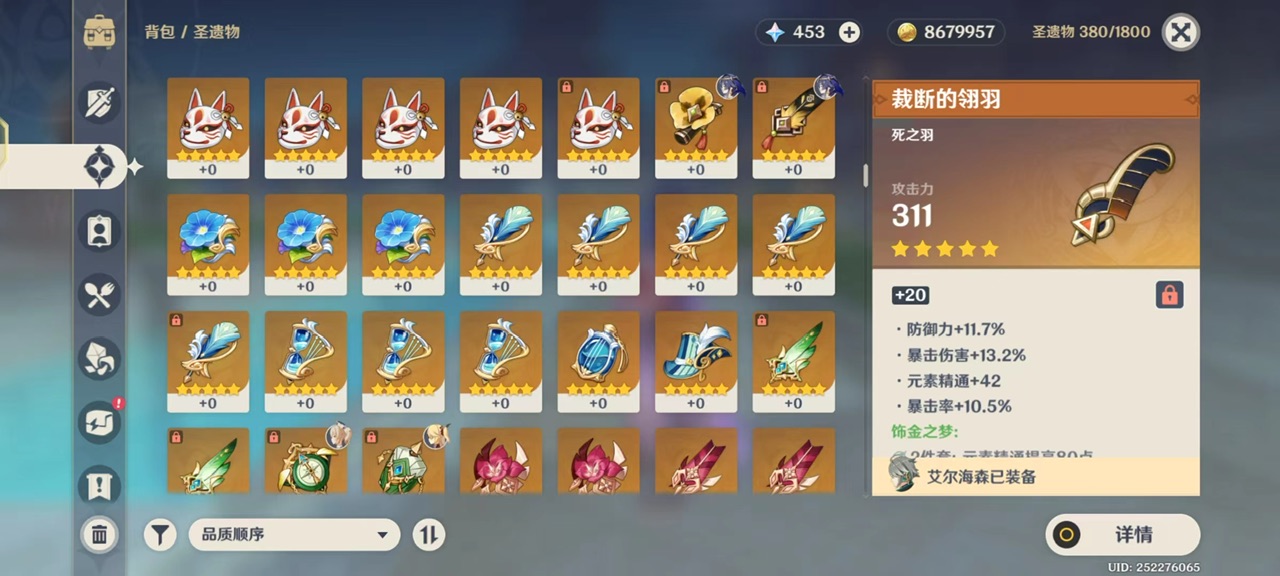
Task: Open the 详情 details button
Action: tap(1122, 535)
